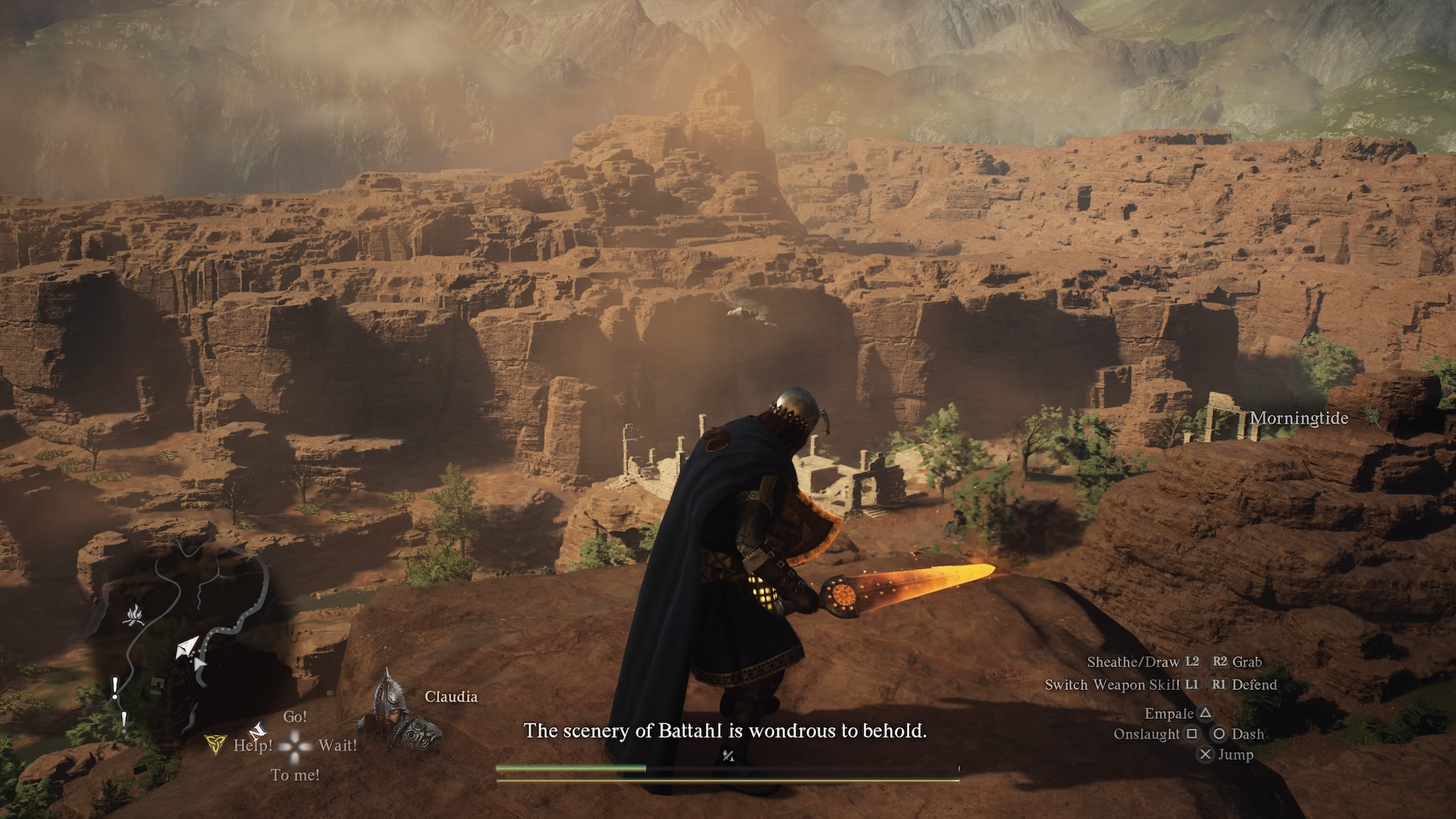This screenshot has height=819, width=1456.
Task: Select the "Wait!" pawn command
Action: [x=337, y=745]
